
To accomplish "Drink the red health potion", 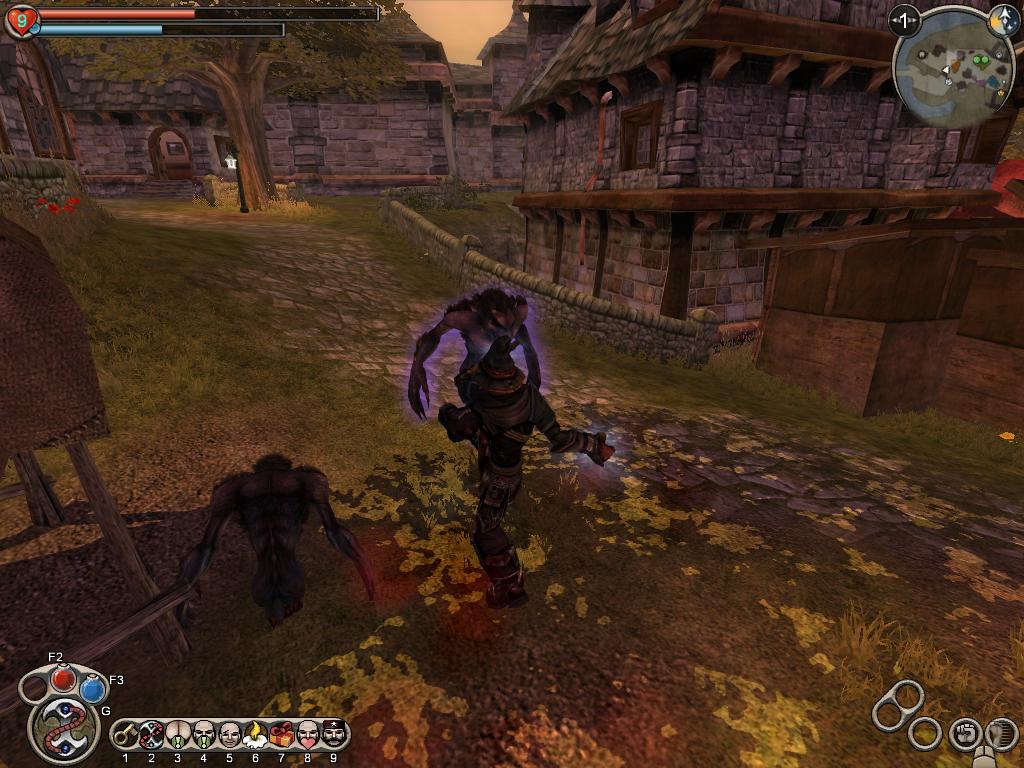I will coord(64,678).
